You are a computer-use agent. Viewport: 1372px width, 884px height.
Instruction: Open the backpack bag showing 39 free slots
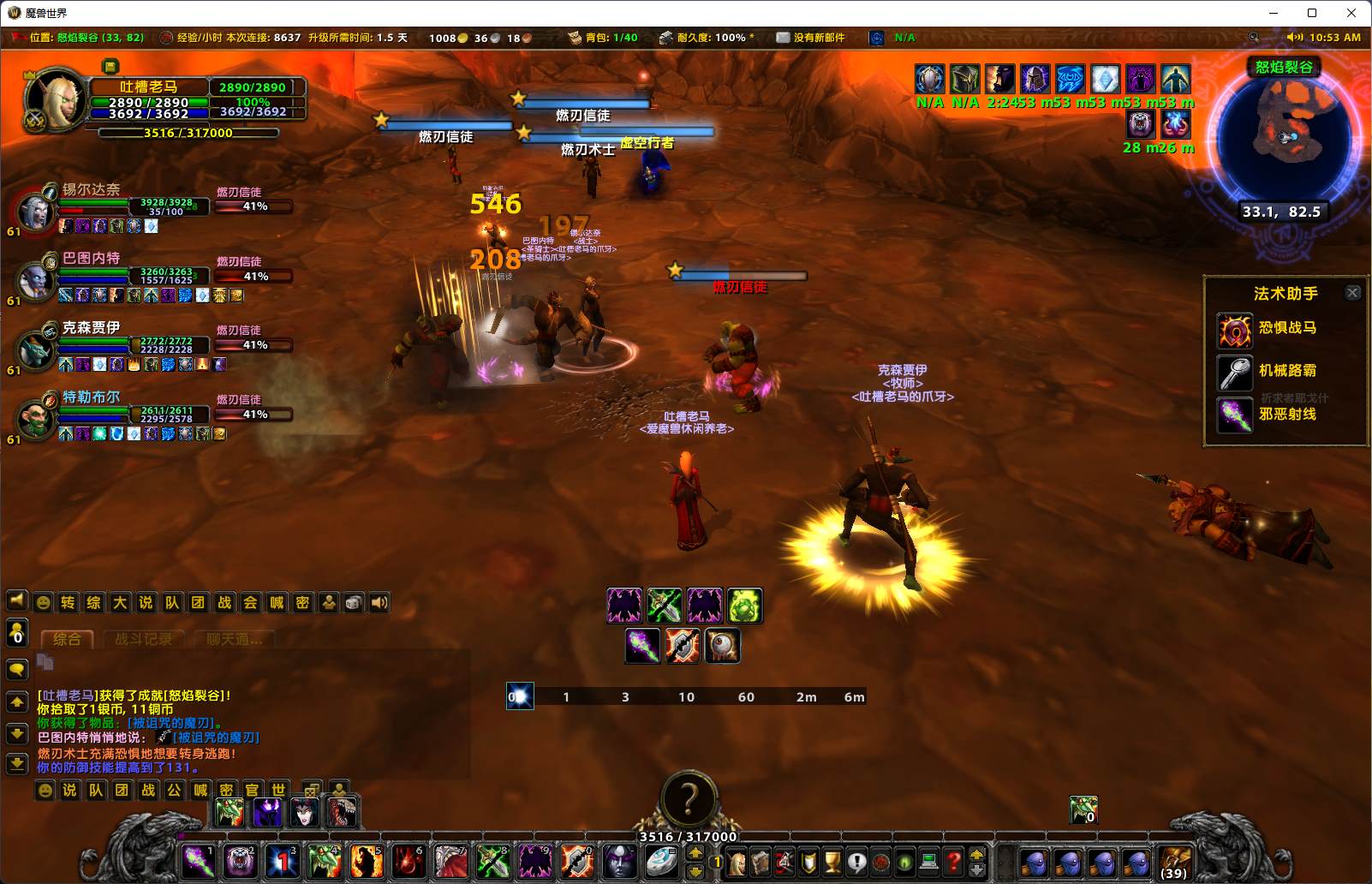click(x=1174, y=861)
